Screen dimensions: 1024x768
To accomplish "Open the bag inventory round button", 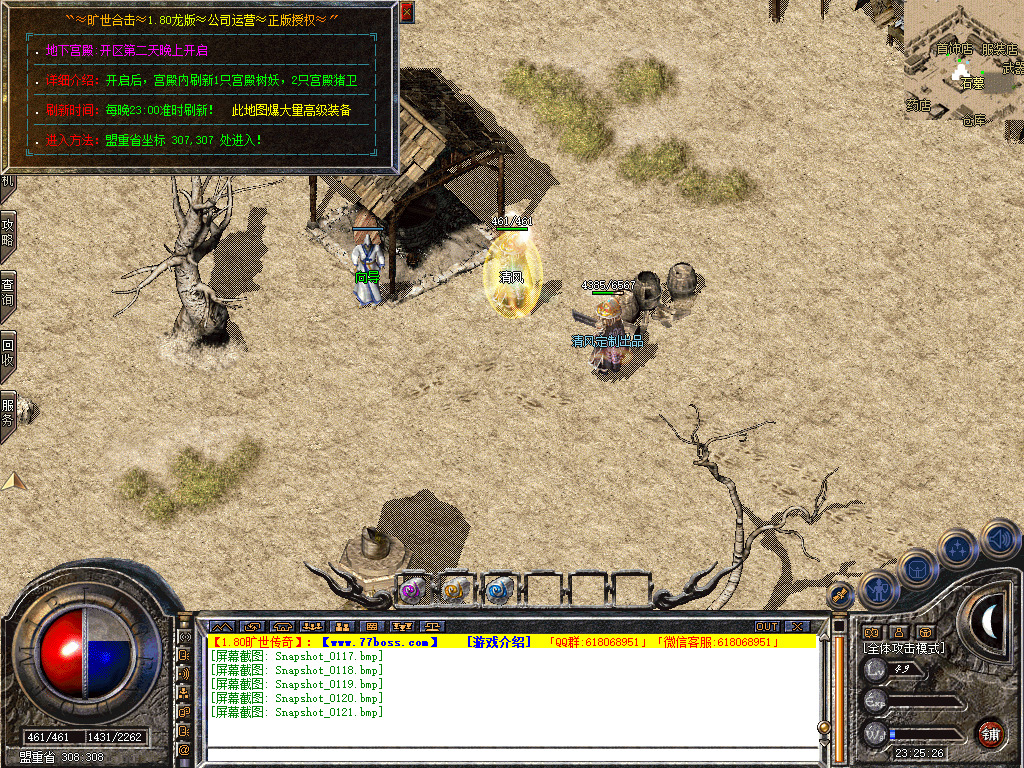I will (x=917, y=568).
